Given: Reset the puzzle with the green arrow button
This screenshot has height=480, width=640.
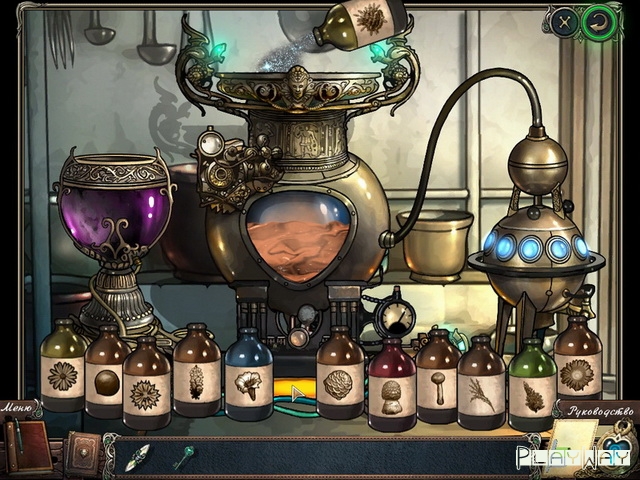Looking at the screenshot, I should (x=599, y=23).
